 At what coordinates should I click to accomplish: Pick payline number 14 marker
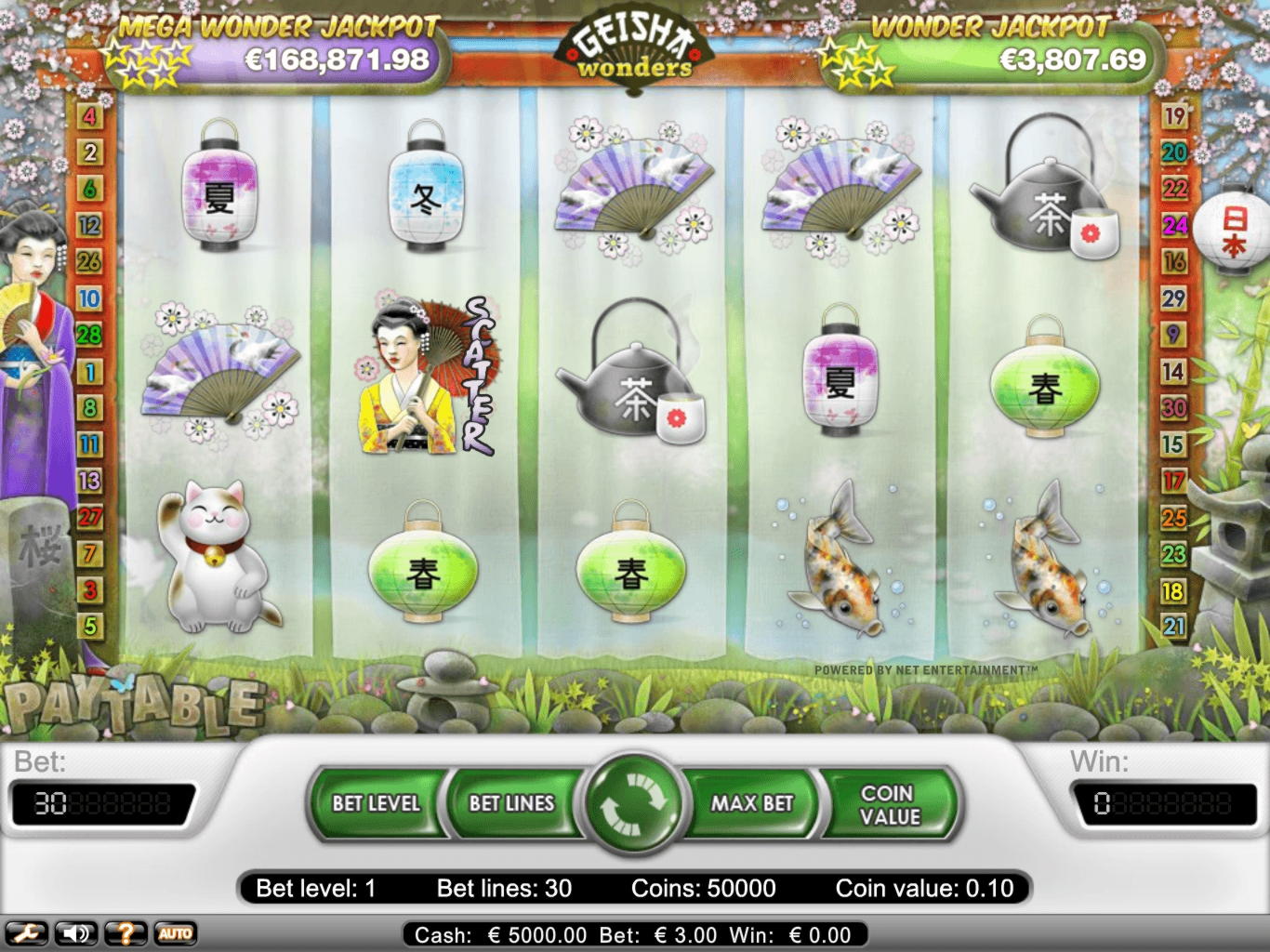coord(1174,372)
